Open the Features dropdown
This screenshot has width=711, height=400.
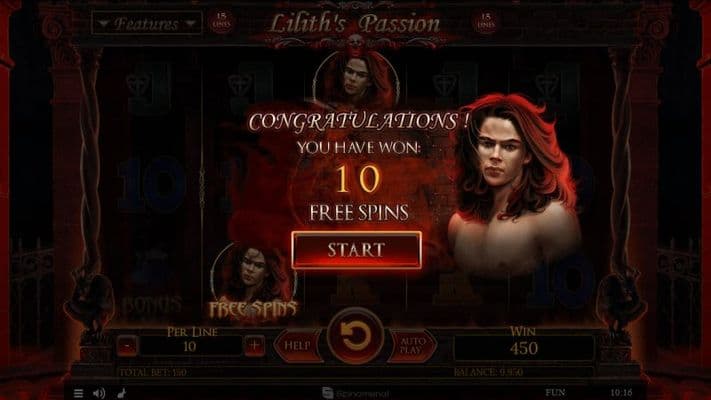pyautogui.click(x=146, y=23)
